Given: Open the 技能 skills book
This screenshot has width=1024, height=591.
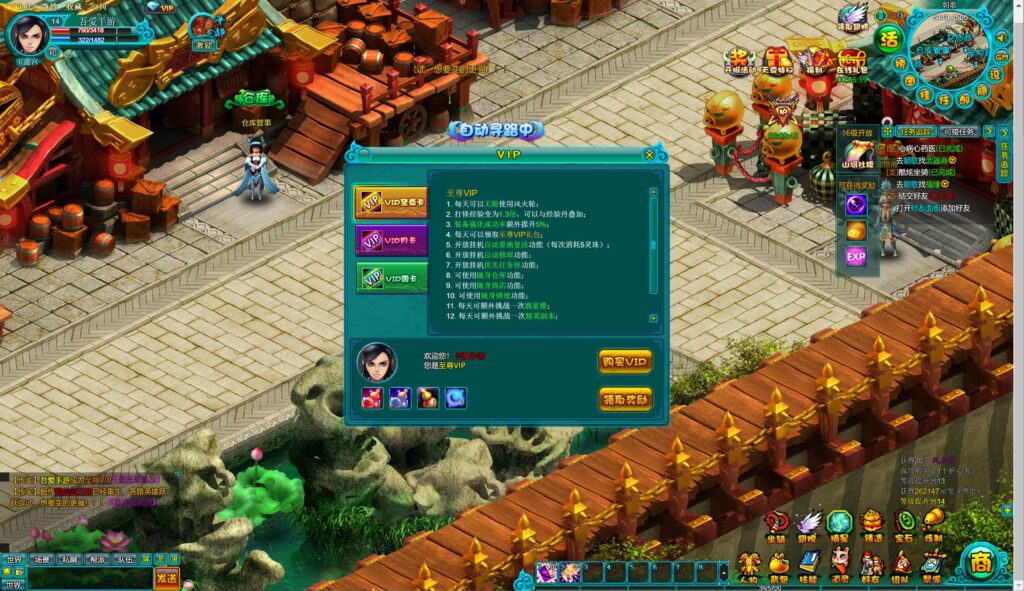Looking at the screenshot, I should [x=808, y=566].
